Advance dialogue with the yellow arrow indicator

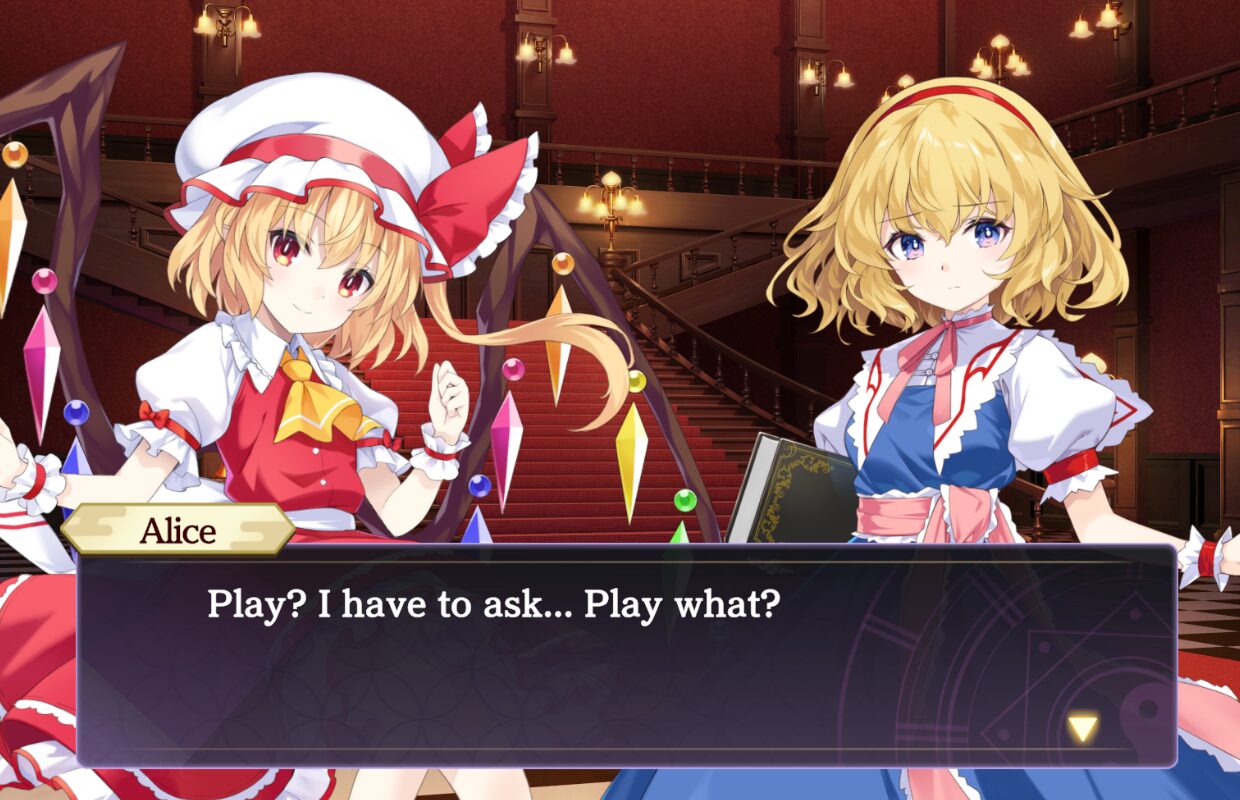(1082, 727)
